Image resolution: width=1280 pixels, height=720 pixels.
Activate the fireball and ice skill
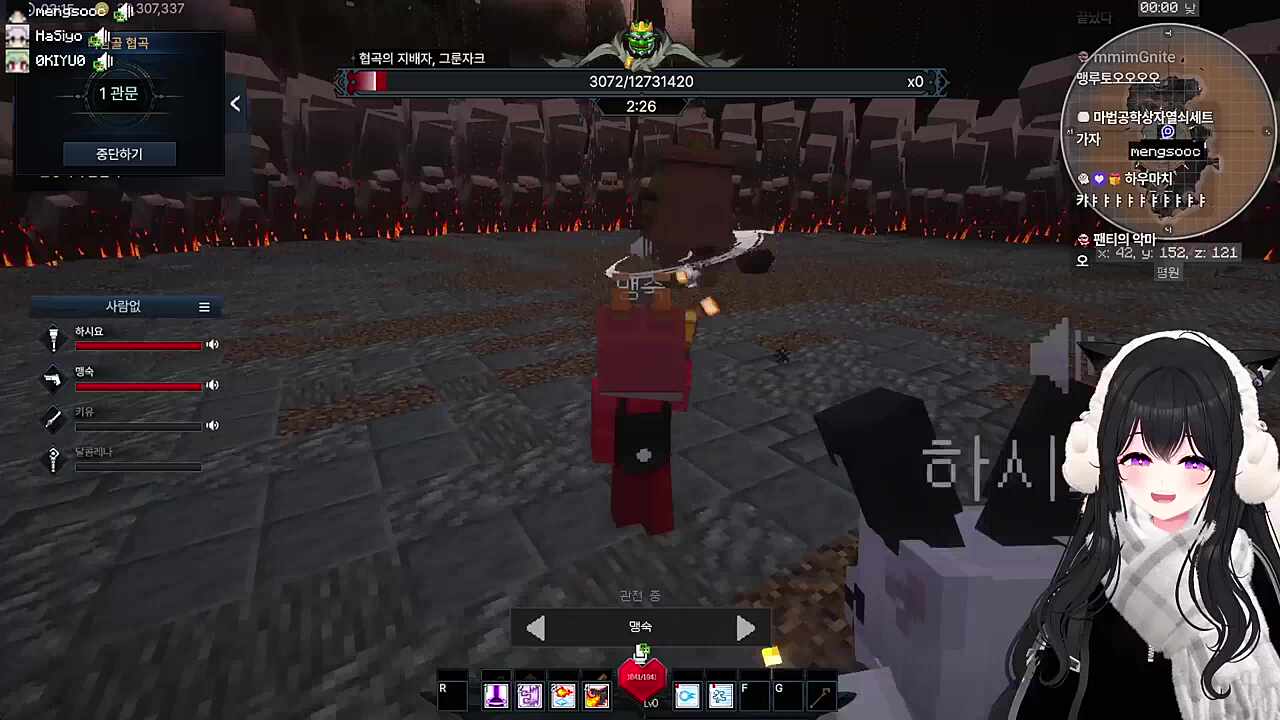(x=563, y=695)
